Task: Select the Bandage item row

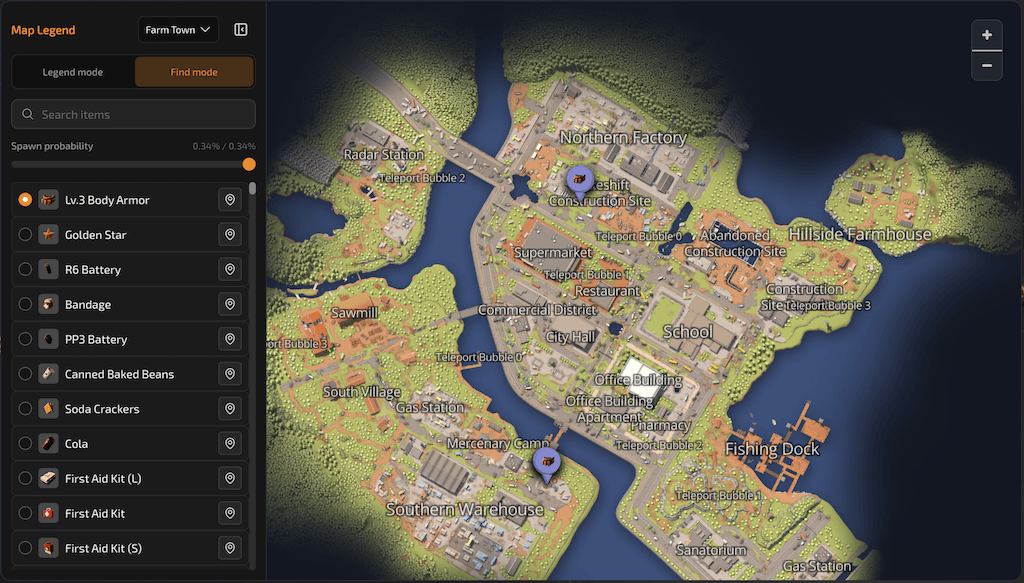Action: tap(88, 305)
